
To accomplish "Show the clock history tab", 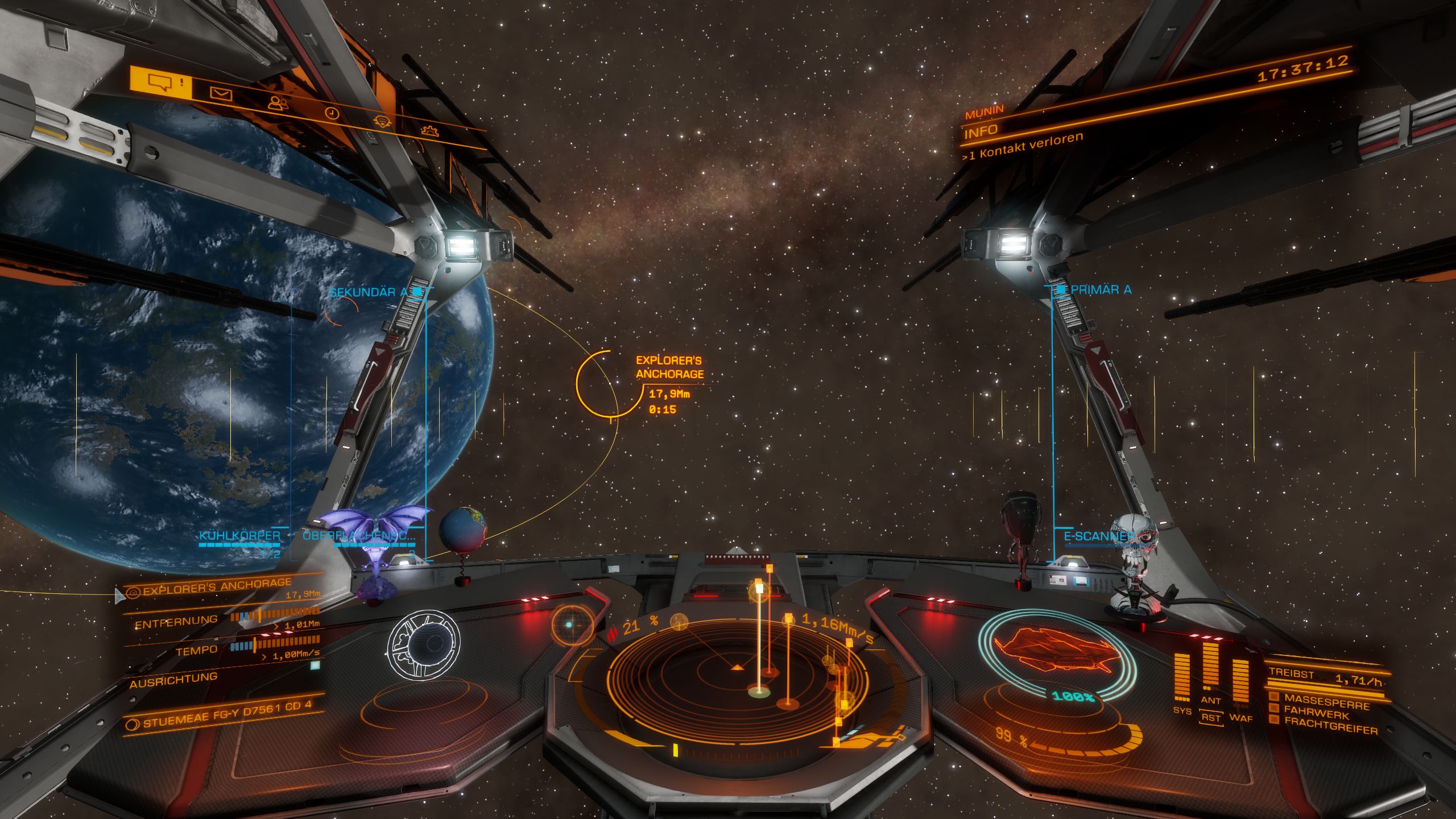I will (332, 113).
